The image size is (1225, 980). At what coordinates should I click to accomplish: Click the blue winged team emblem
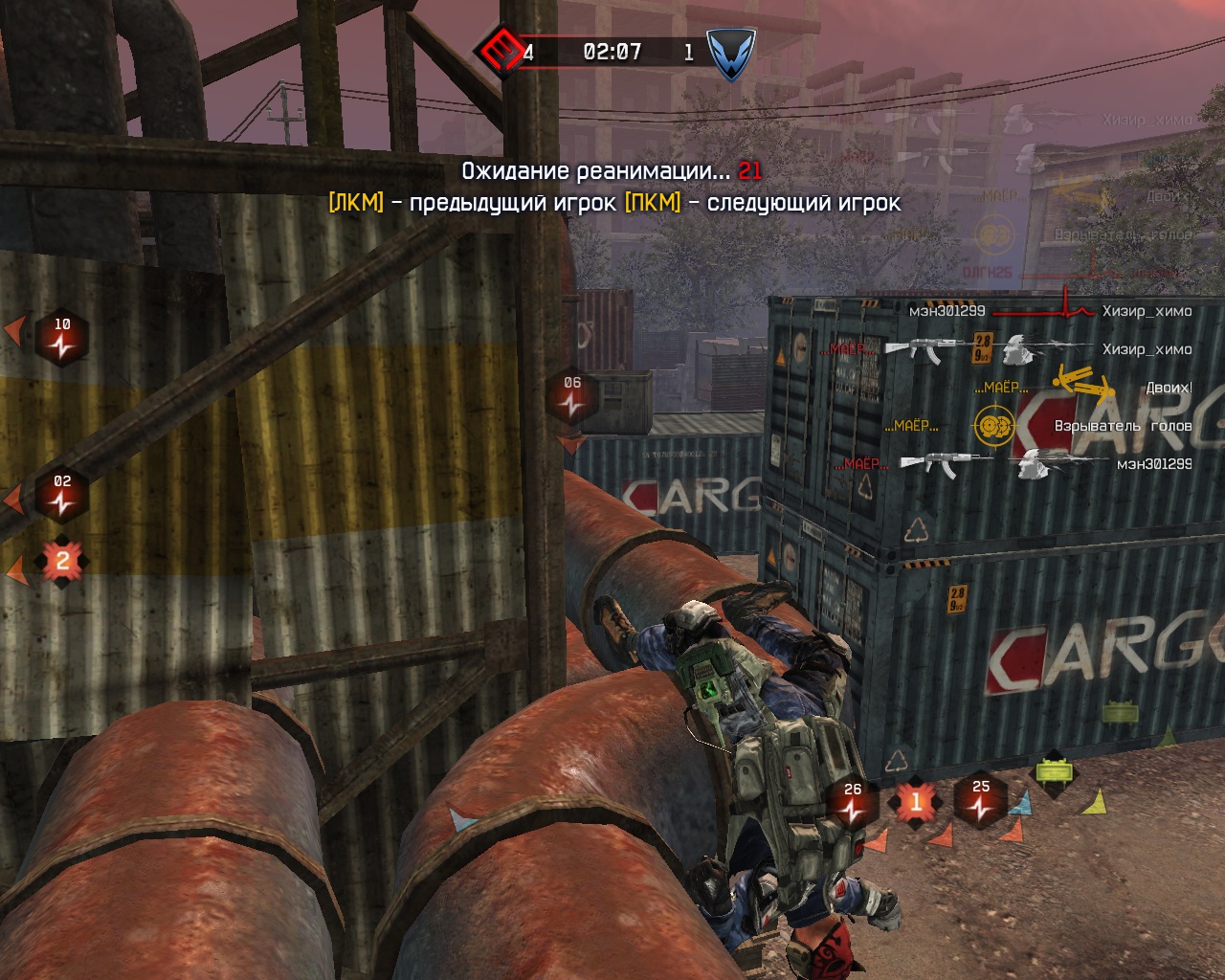tap(730, 53)
